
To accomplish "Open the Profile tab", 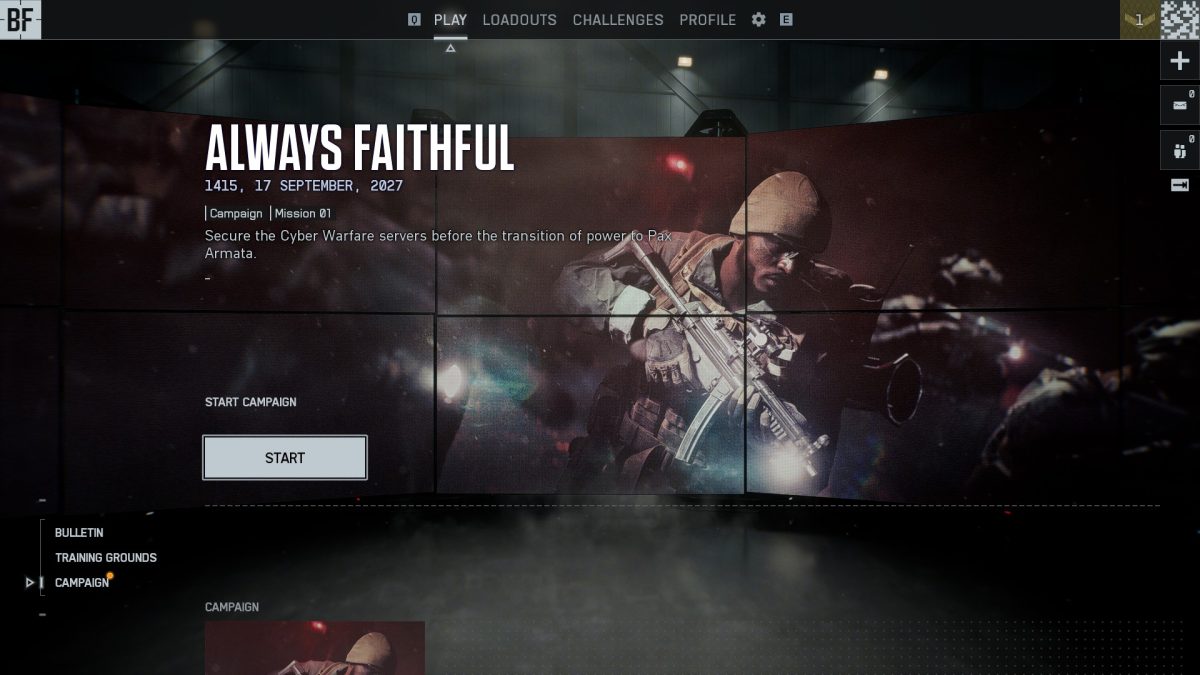I will coord(707,20).
